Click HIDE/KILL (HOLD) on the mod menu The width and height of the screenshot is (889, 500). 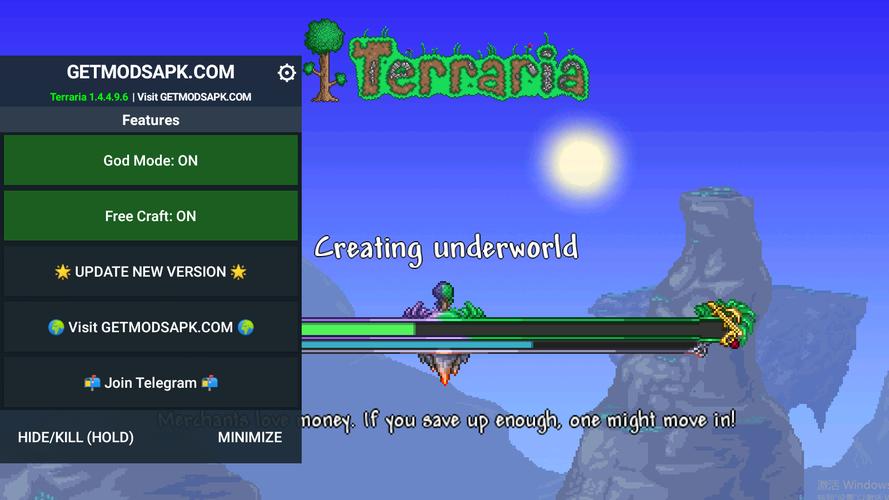click(76, 437)
